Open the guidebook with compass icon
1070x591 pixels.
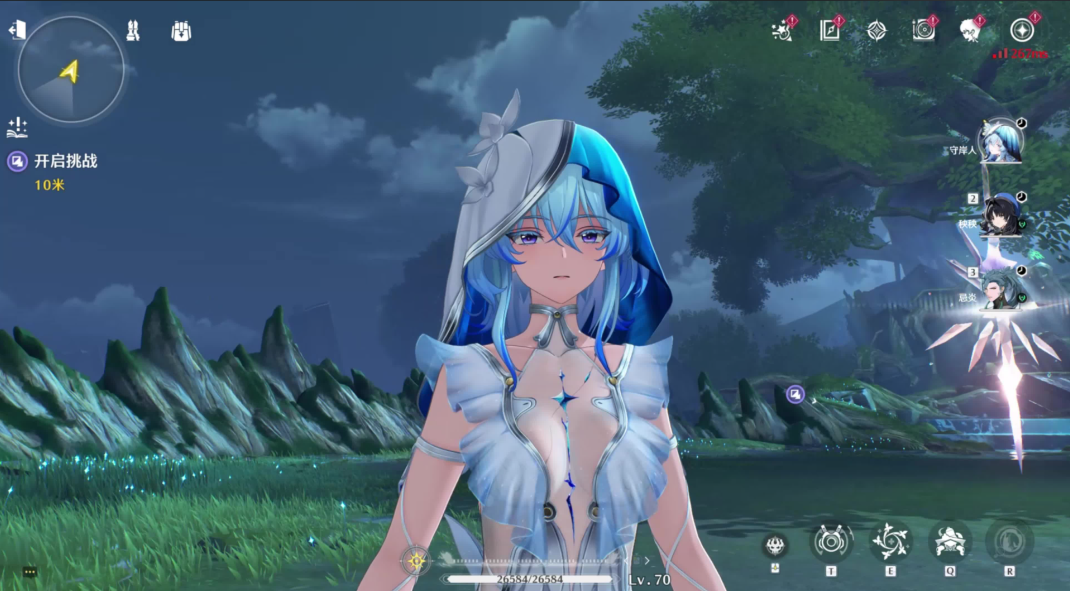(x=830, y=31)
